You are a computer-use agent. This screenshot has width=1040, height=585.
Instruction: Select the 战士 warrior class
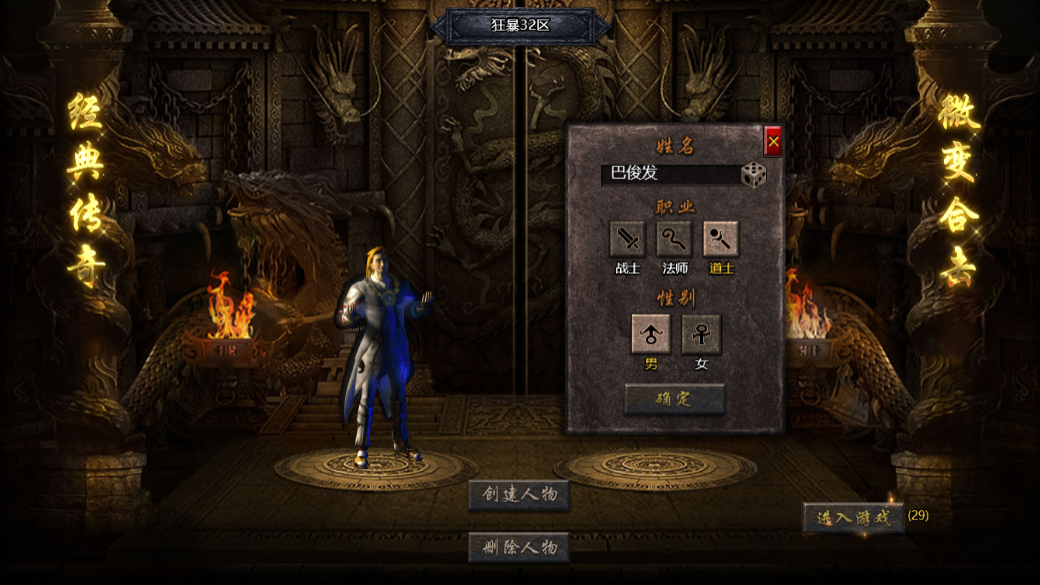627,240
